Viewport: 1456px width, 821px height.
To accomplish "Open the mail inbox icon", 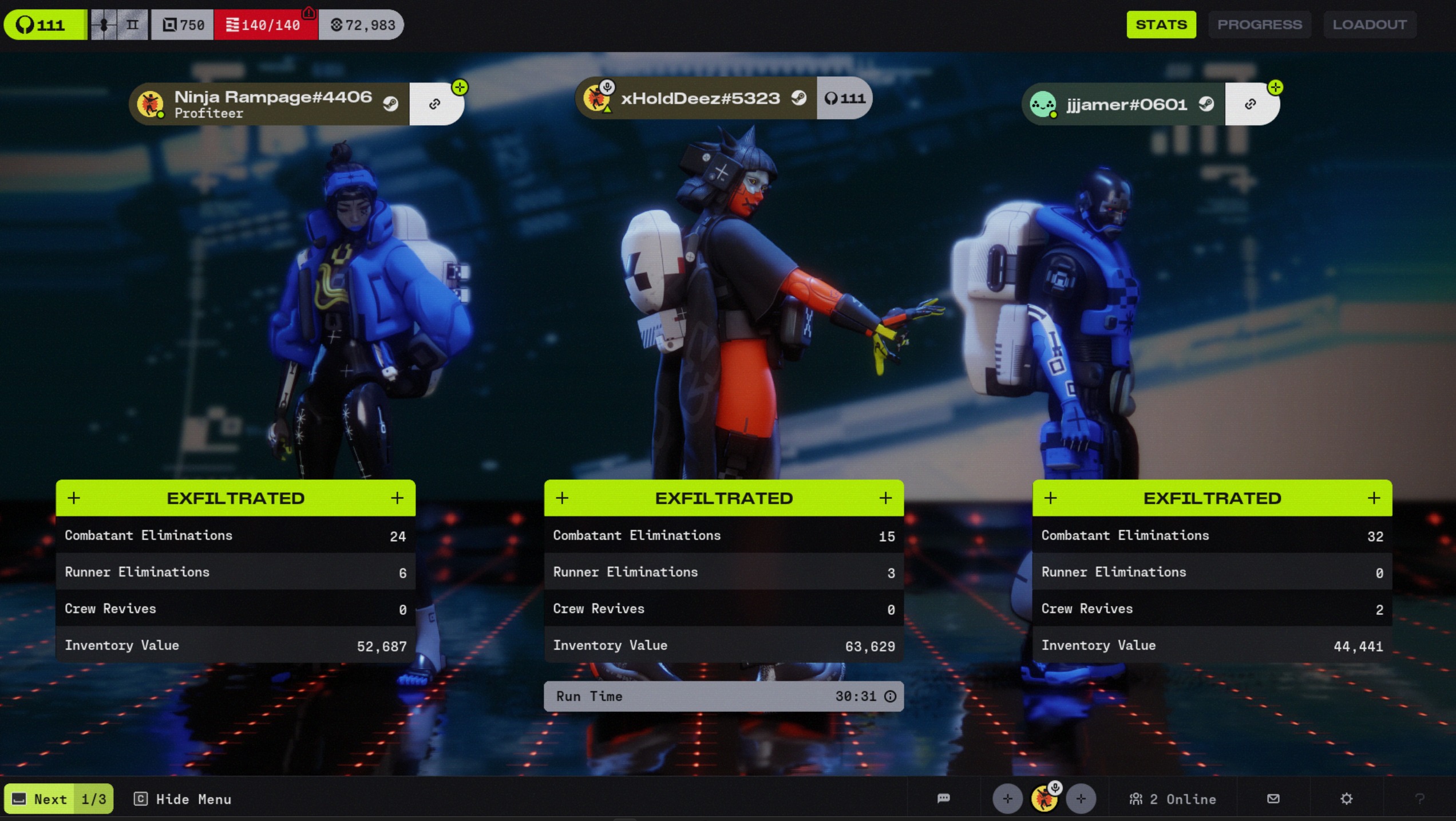I will point(1273,798).
